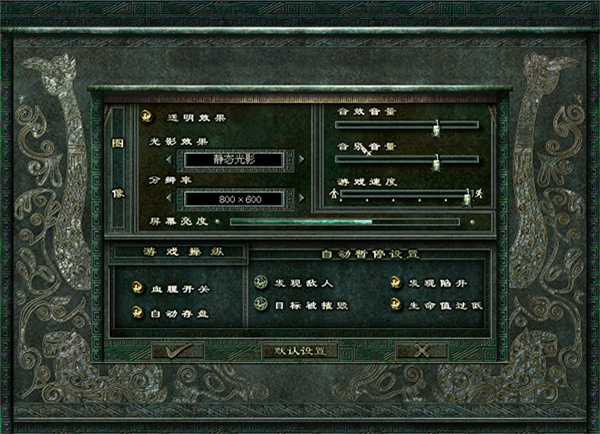Screen dimensions: 600x434
Task: Enable auto-pause on 目标被摧毁
Action: pyautogui.click(x=260, y=304)
